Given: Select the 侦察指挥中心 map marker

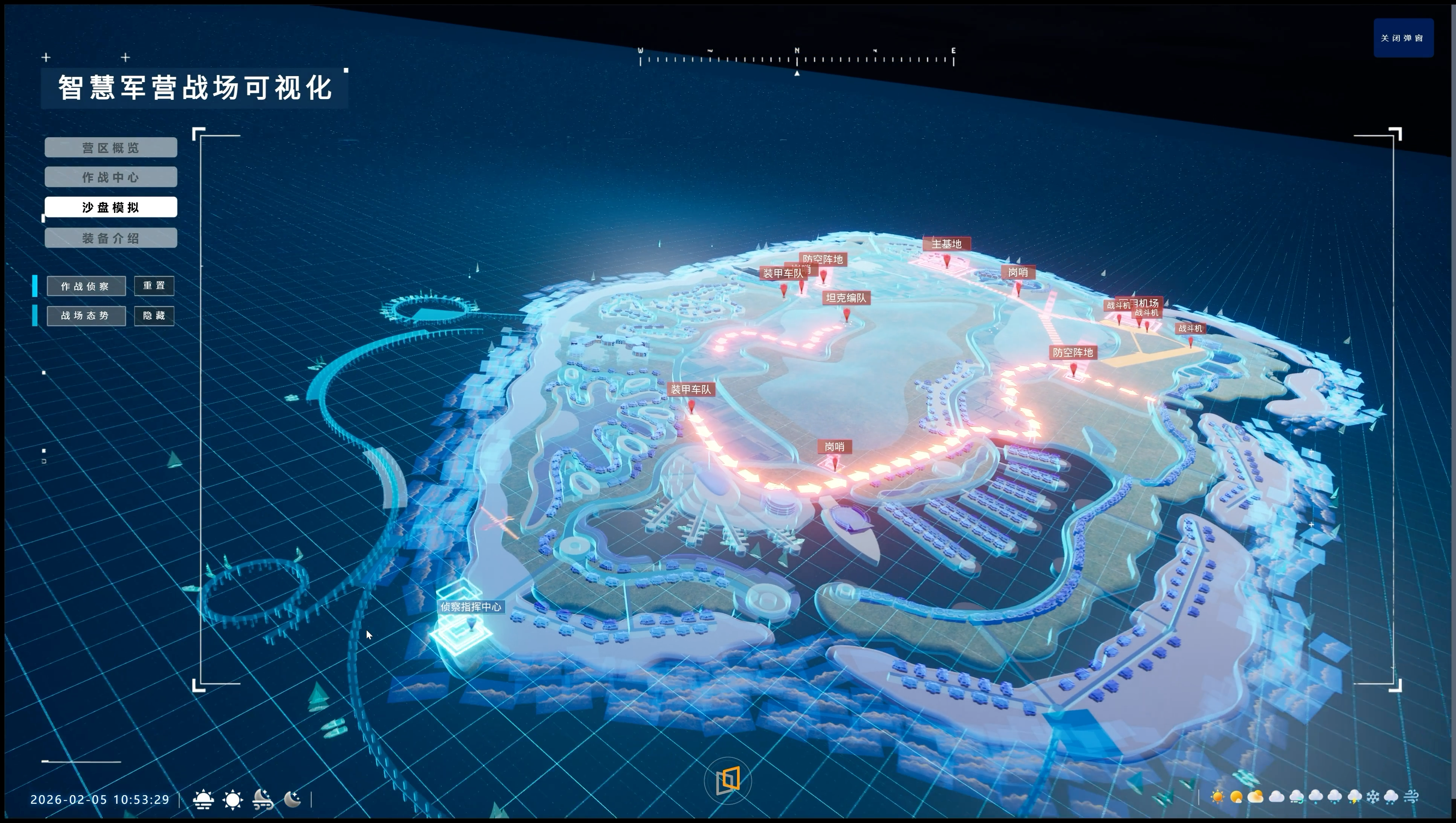Looking at the screenshot, I should pyautogui.click(x=471, y=607).
